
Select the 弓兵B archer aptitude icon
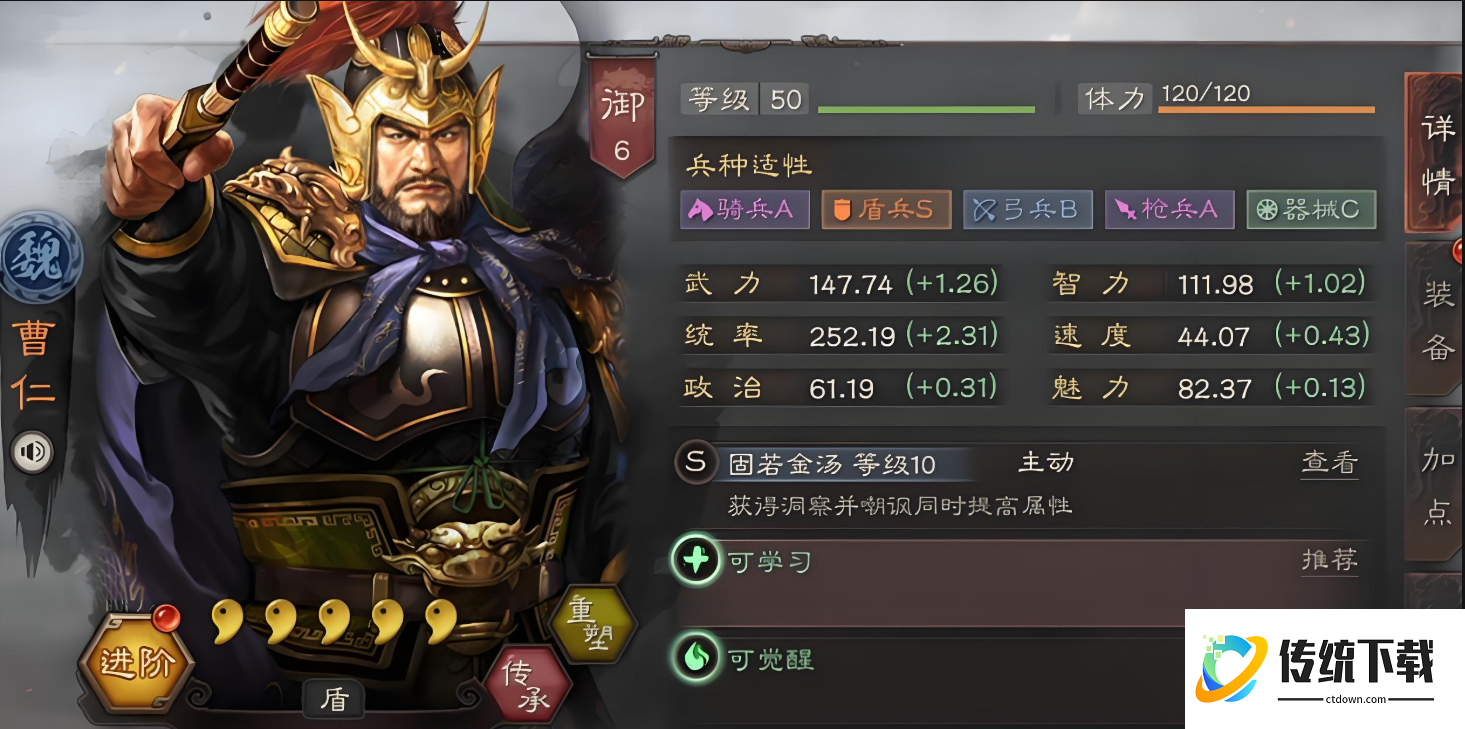[1028, 210]
